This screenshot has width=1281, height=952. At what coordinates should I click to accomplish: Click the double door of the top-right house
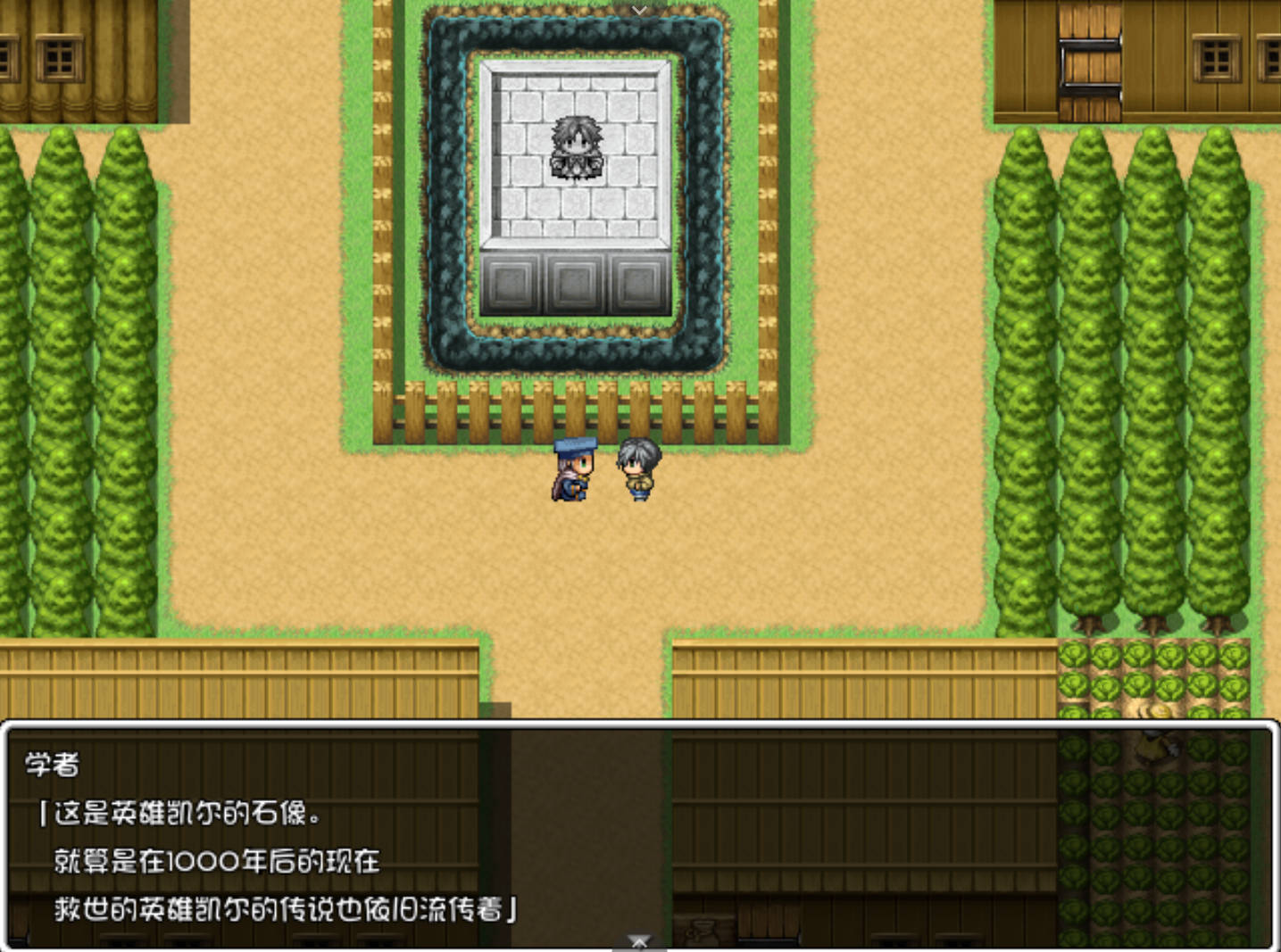(x=1088, y=62)
